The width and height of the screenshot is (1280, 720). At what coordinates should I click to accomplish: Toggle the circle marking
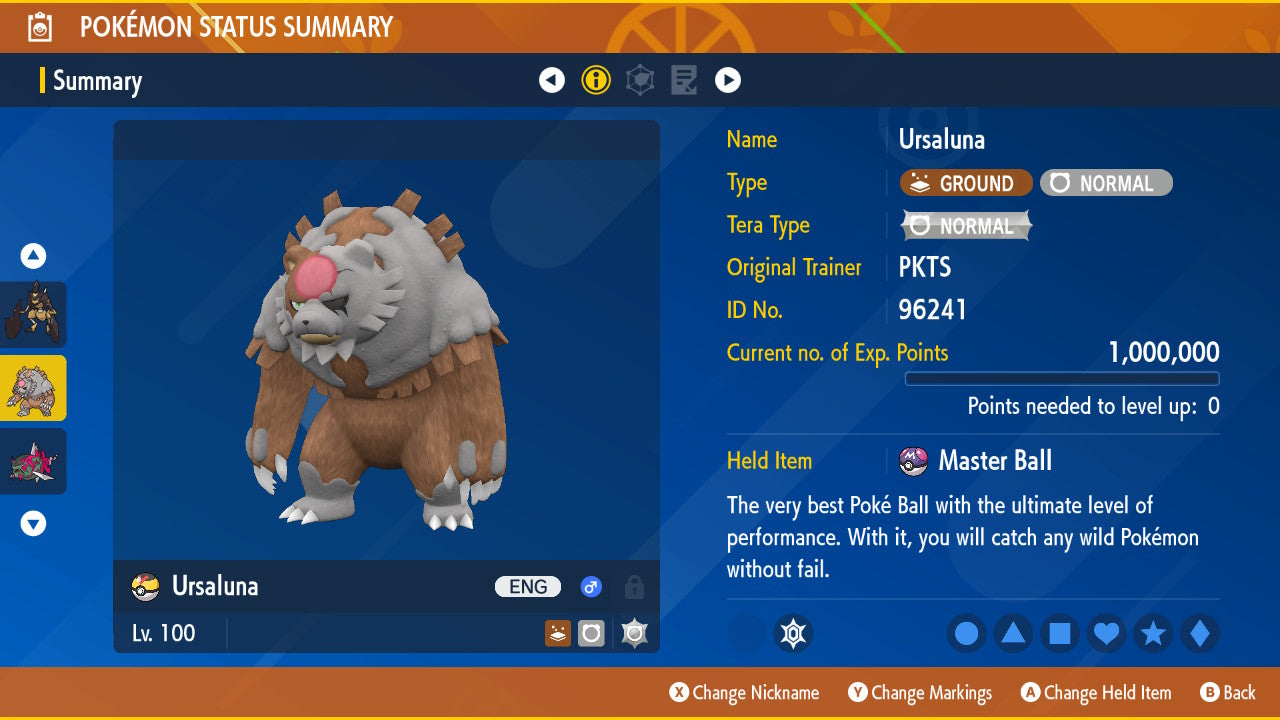(x=966, y=634)
